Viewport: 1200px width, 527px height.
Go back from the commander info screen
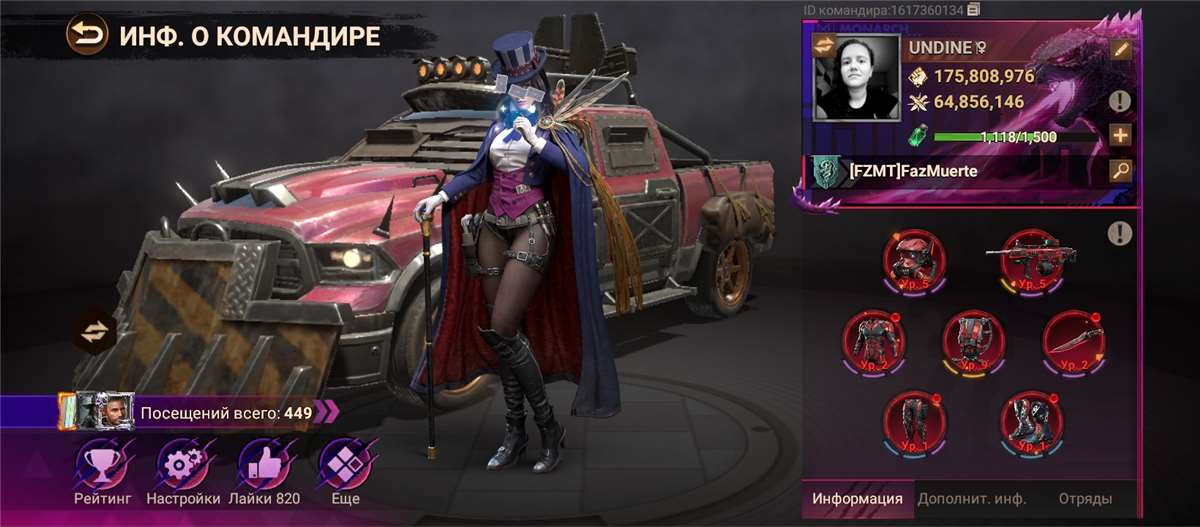coord(87,37)
